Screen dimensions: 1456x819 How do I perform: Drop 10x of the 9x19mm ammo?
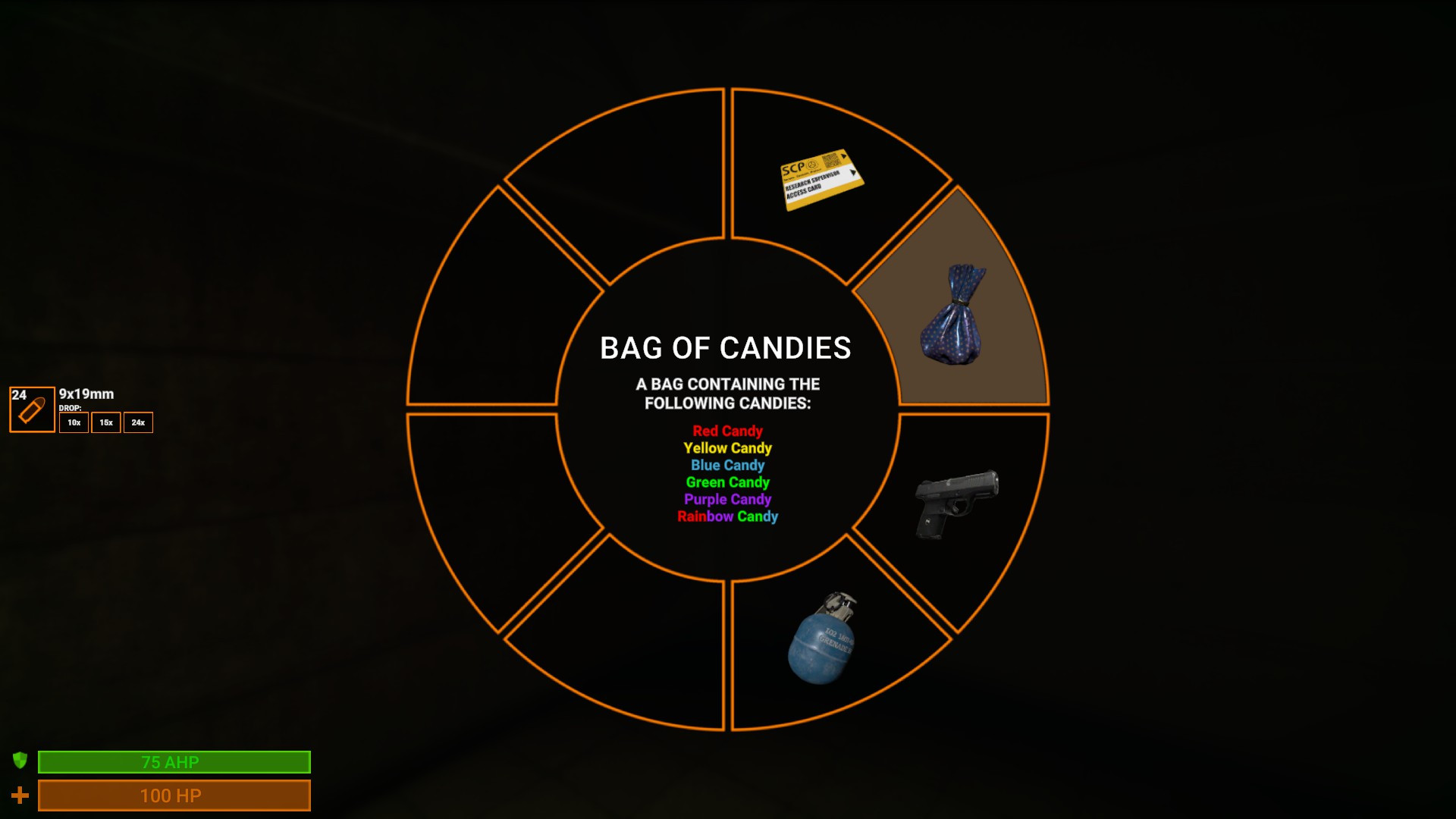(73, 422)
